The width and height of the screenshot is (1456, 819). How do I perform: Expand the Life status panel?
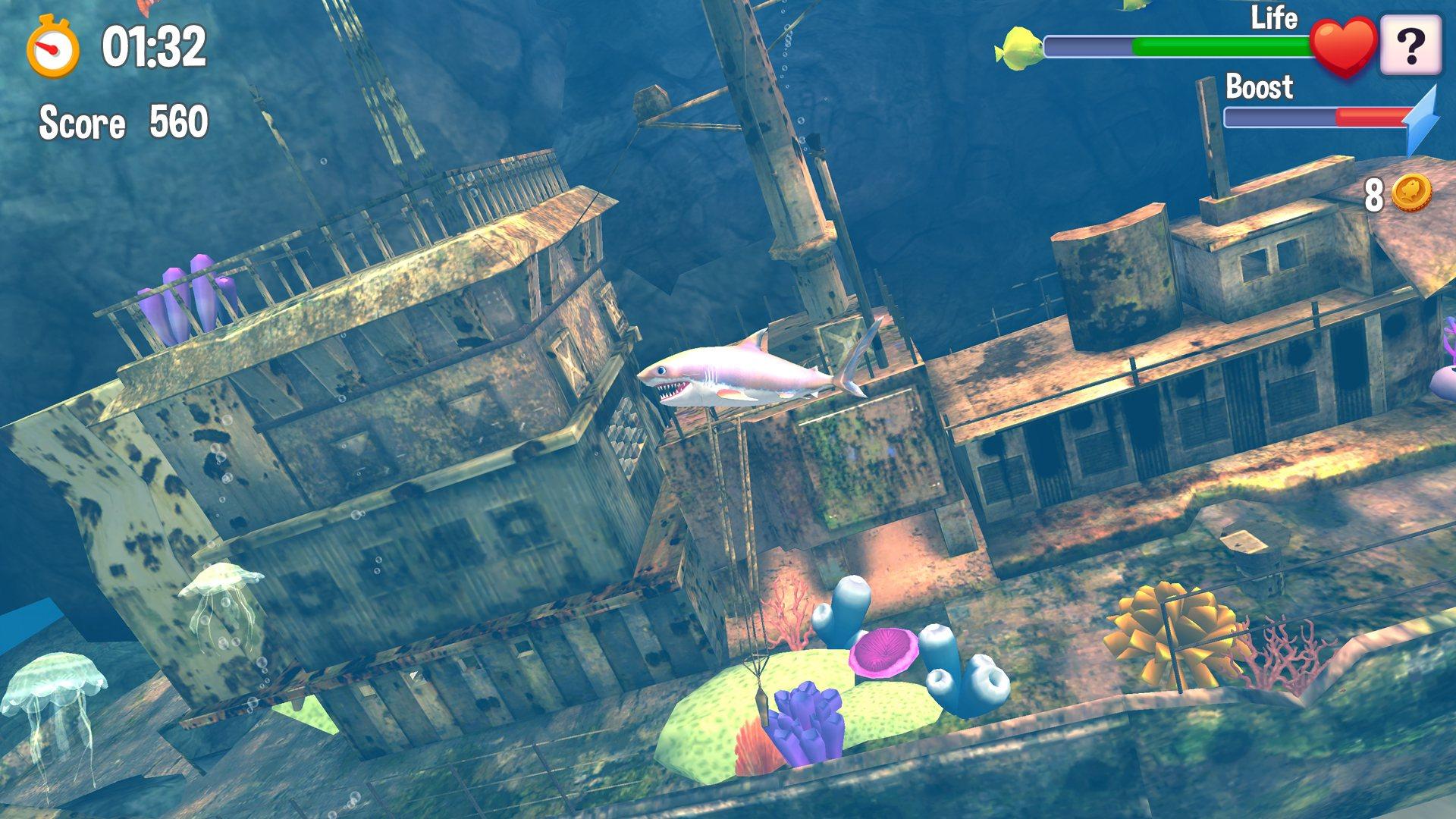click(x=1276, y=17)
